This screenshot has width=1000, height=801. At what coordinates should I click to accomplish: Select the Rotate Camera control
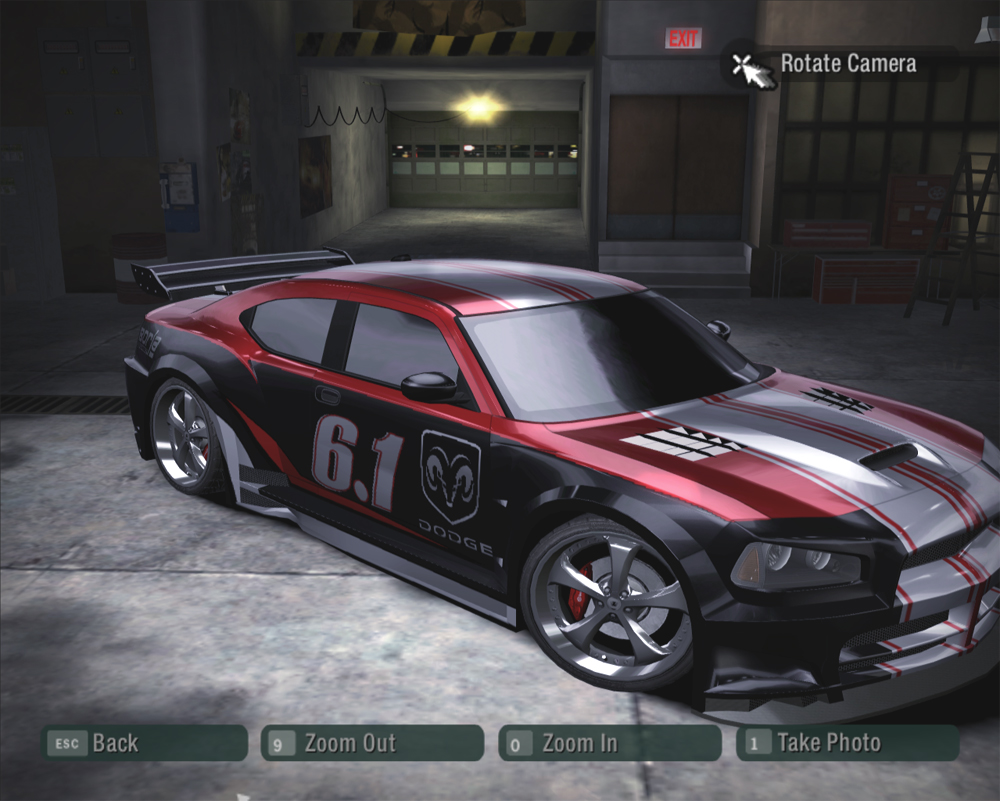coord(828,64)
